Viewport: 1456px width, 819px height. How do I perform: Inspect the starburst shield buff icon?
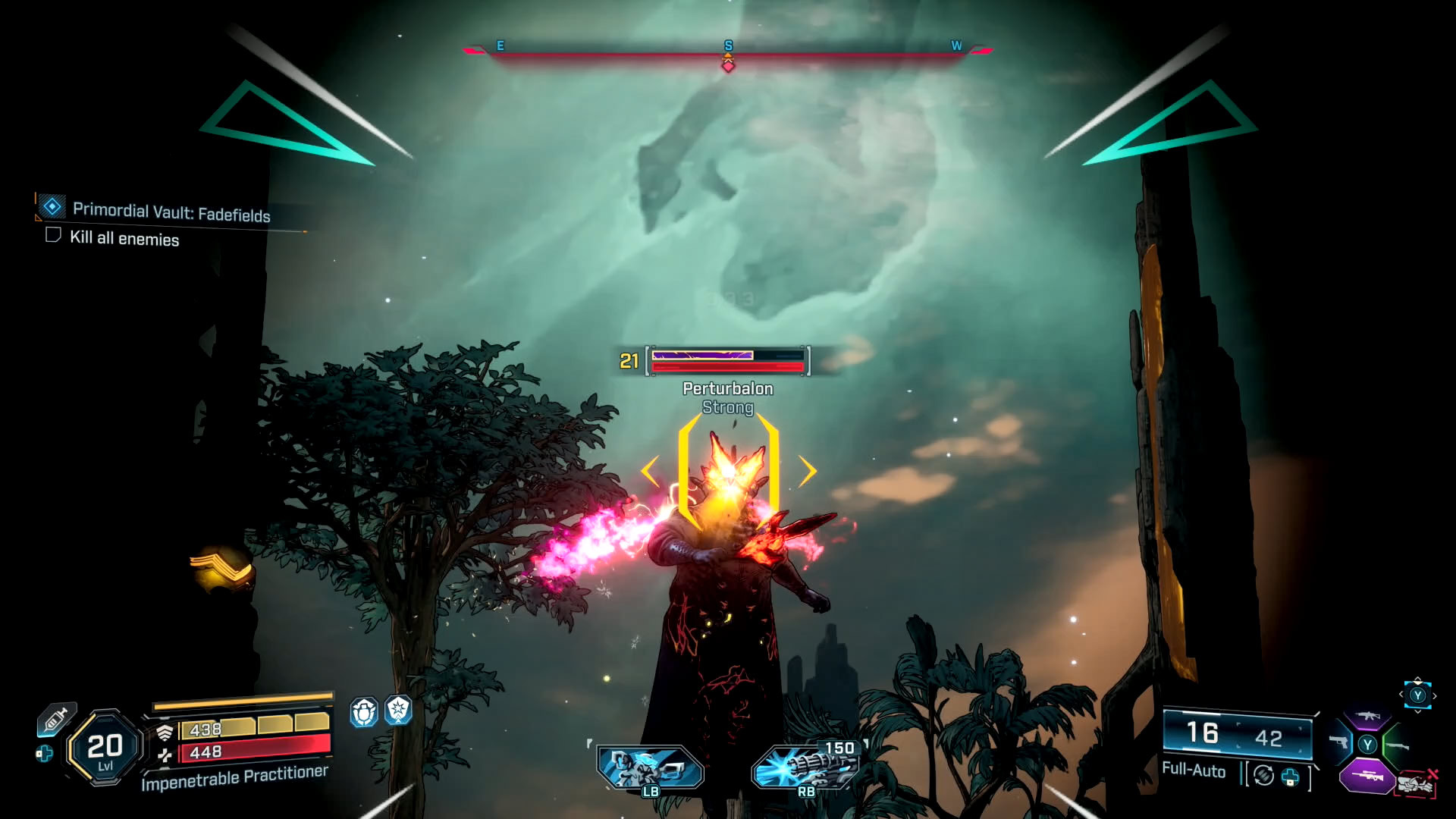(x=398, y=711)
